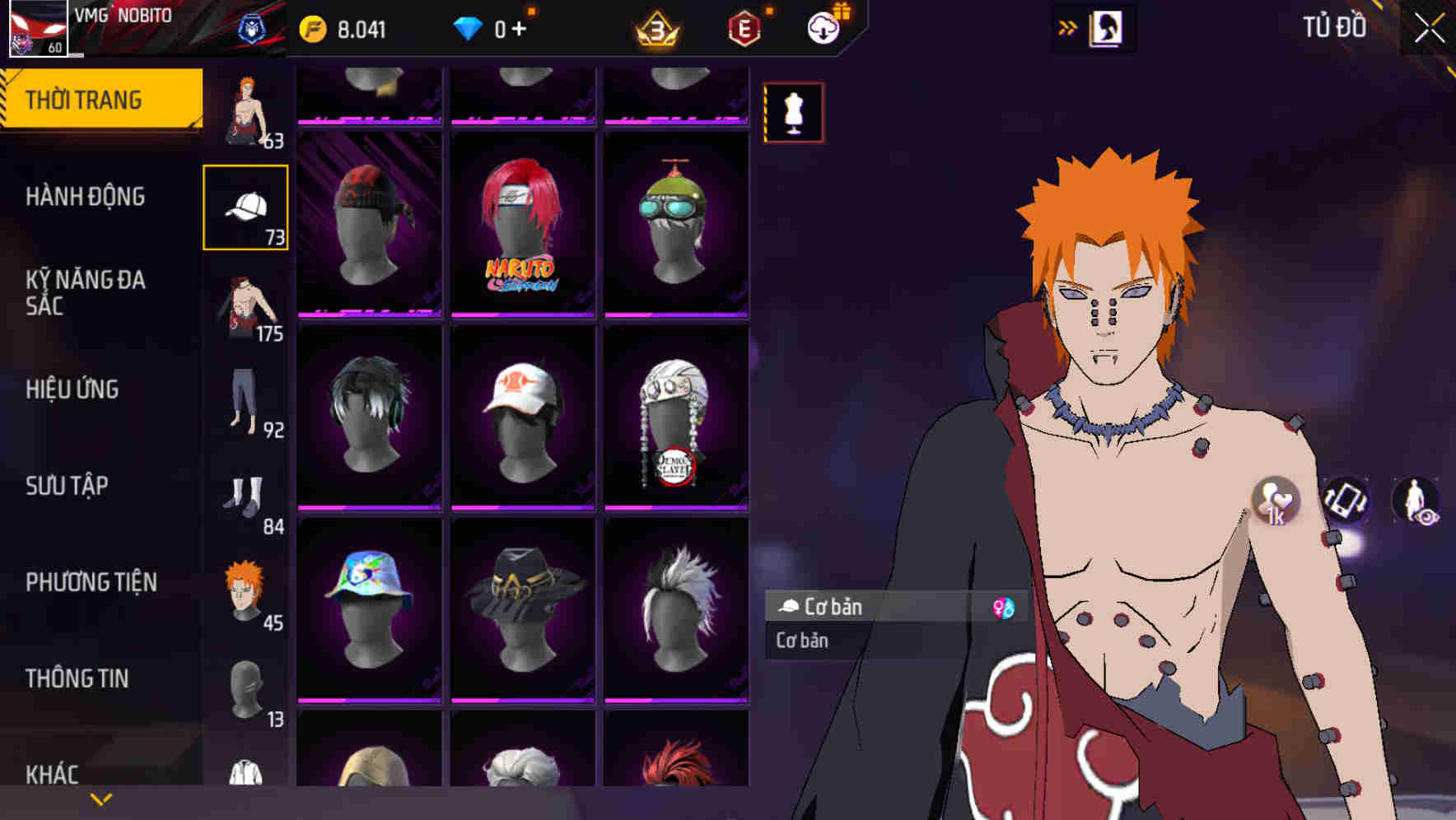Open the face mask category with 13 items
1456x820 pixels.
246,690
